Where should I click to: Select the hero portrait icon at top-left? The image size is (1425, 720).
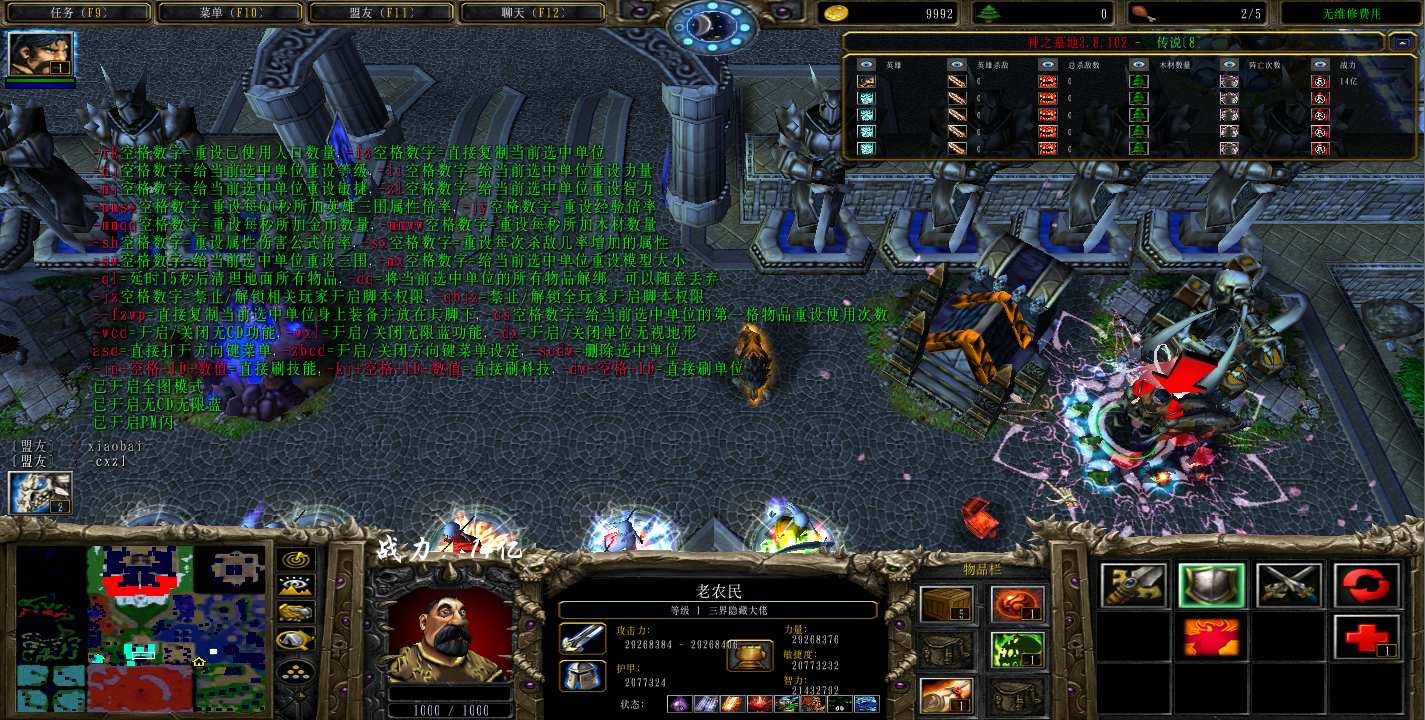tap(41, 55)
